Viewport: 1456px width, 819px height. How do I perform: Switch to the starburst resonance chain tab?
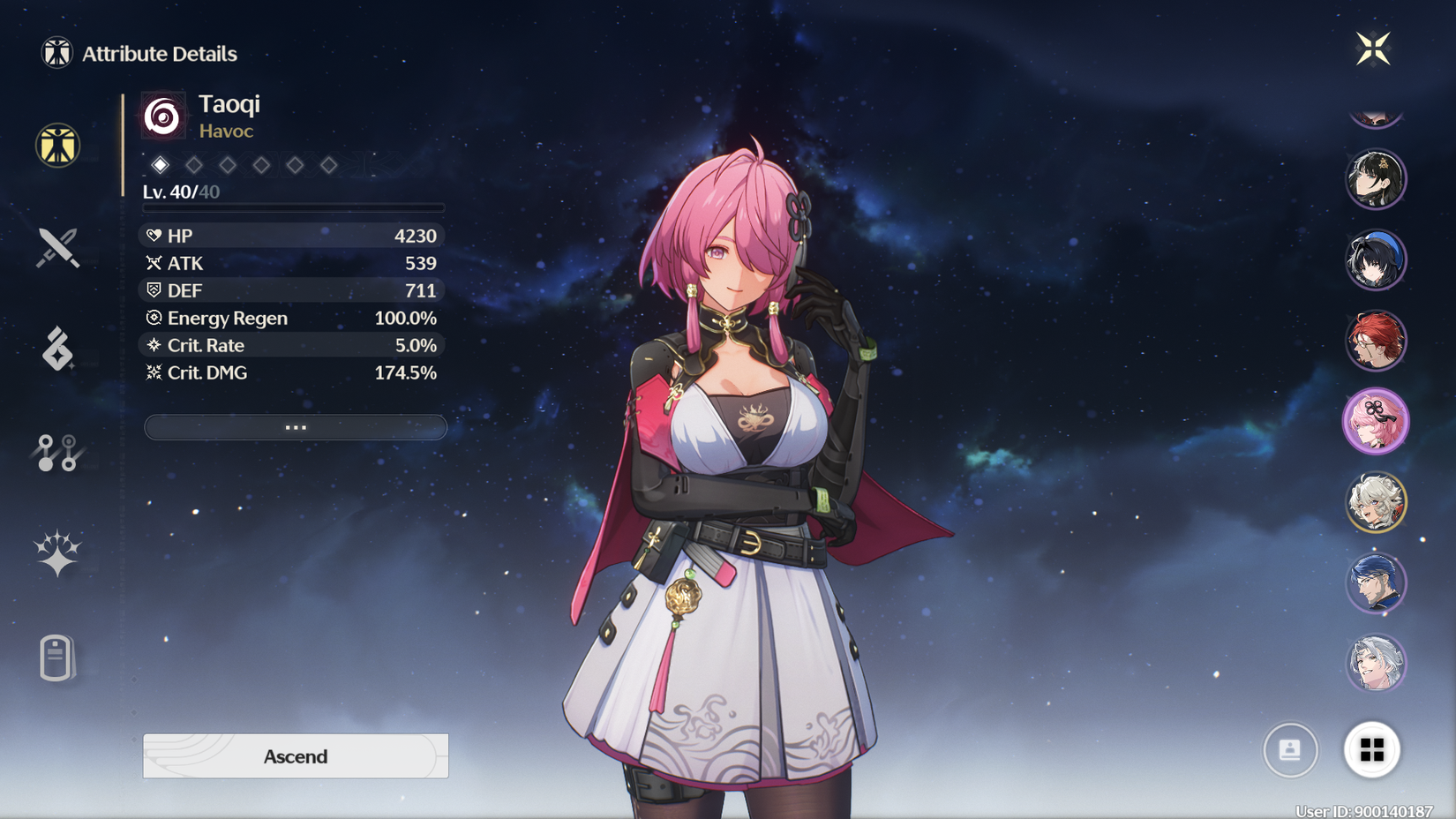point(58,553)
